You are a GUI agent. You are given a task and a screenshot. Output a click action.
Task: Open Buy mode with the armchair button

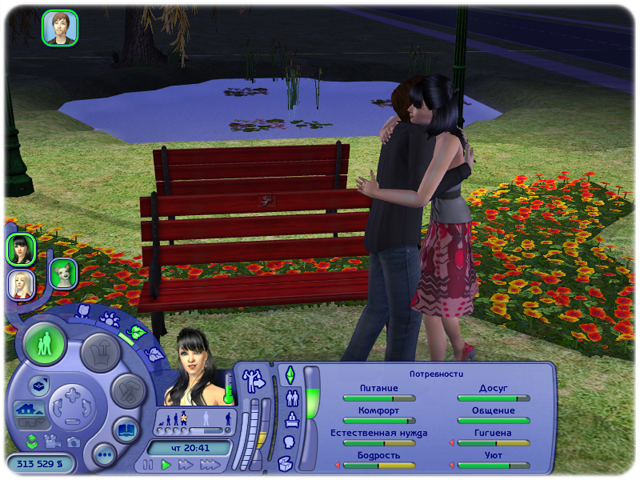pos(100,351)
